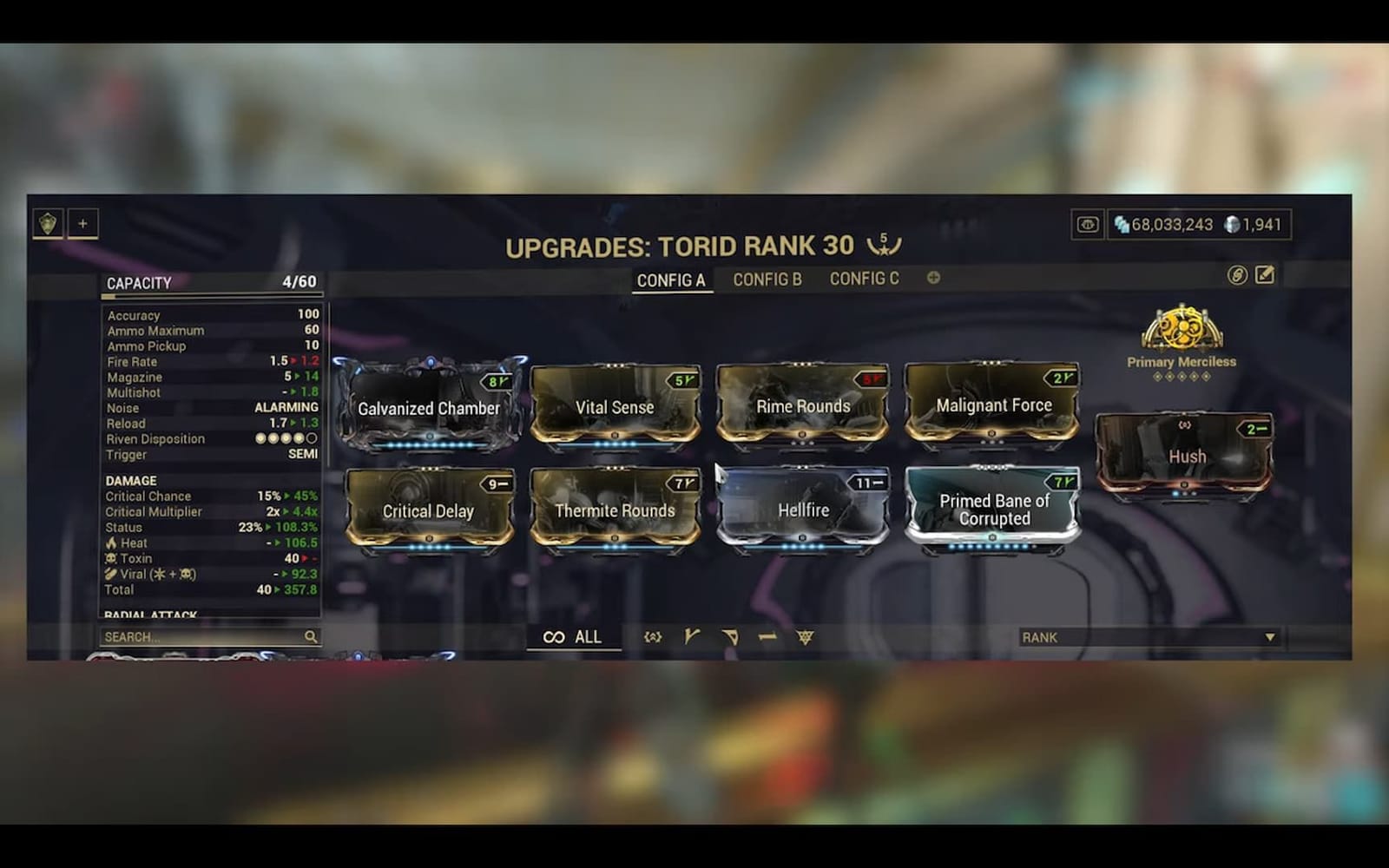
Task: Toggle the infinity ALL polarity filter
Action: [575, 636]
